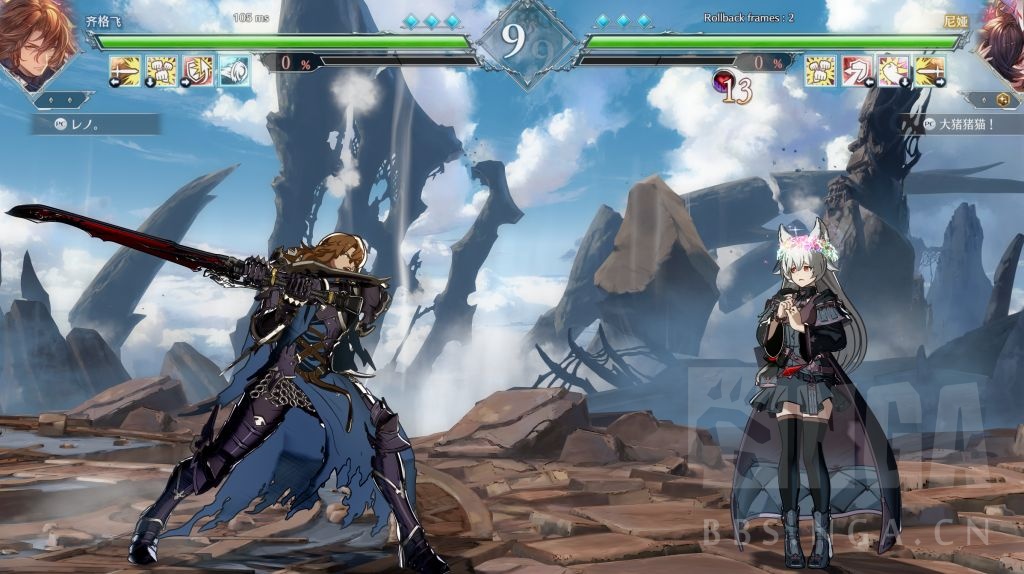Click the red heart status icon
This screenshot has width=1024, height=574.
(x=723, y=82)
